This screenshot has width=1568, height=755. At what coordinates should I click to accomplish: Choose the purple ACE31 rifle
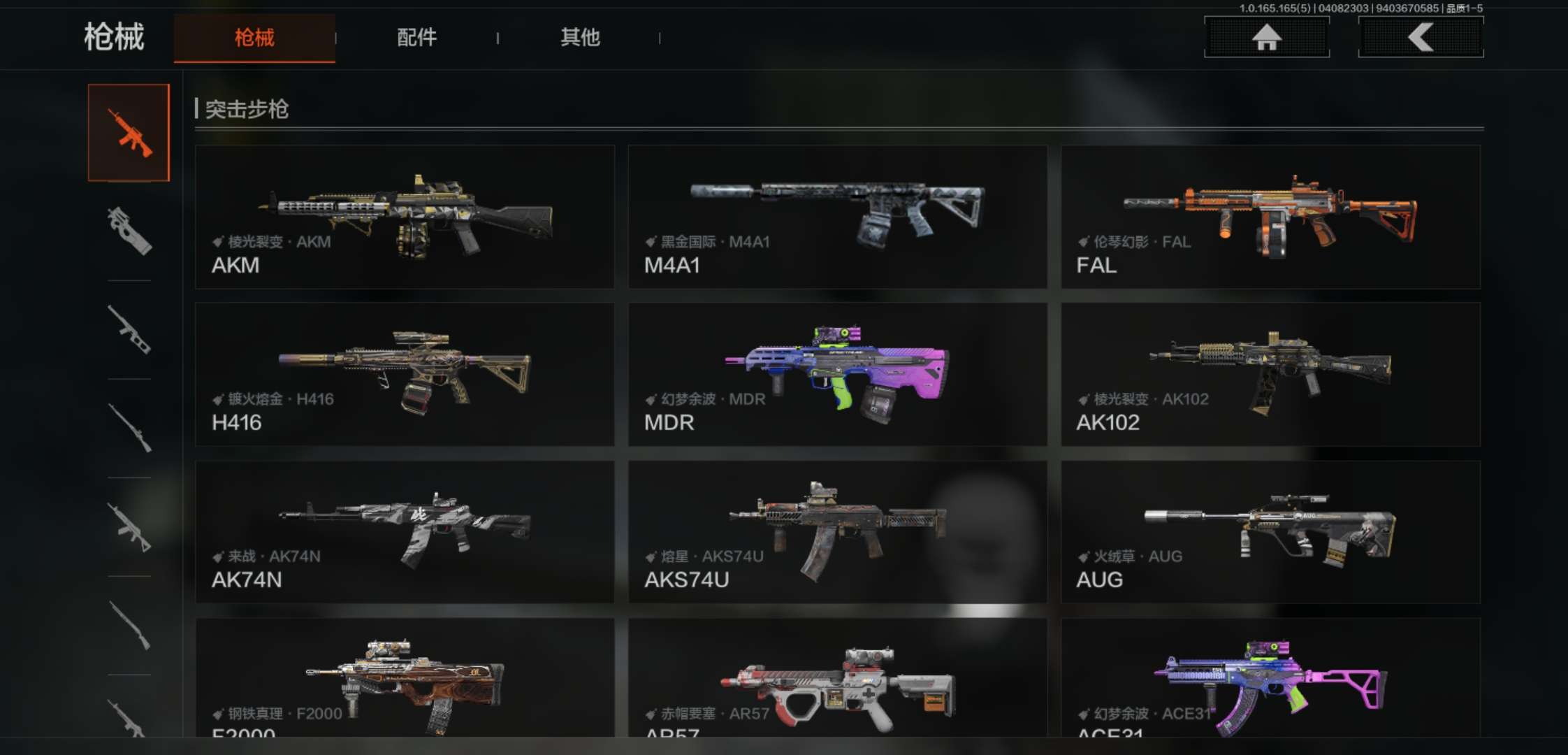[1270, 678]
